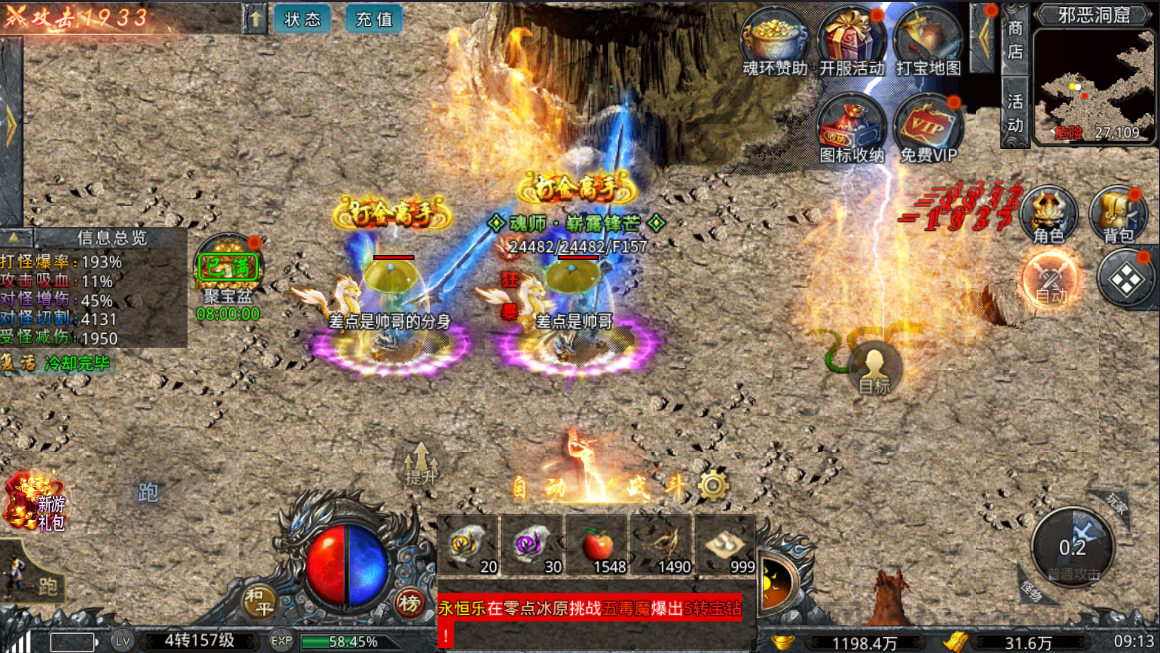Viewport: 1160px width, 653px height.
Task: Open the 状态 status panel
Action: pyautogui.click(x=302, y=19)
